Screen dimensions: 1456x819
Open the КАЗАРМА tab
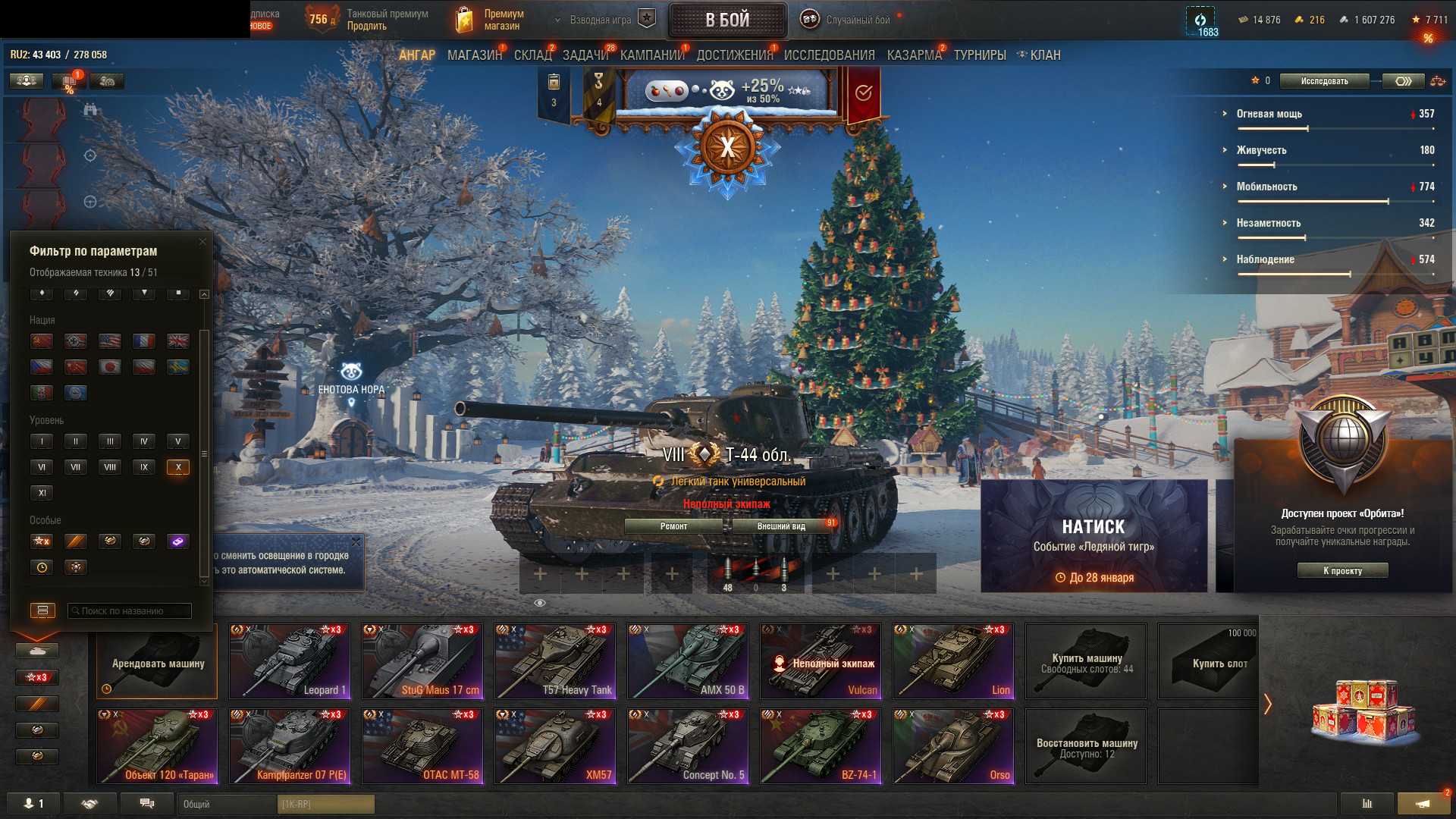point(914,55)
